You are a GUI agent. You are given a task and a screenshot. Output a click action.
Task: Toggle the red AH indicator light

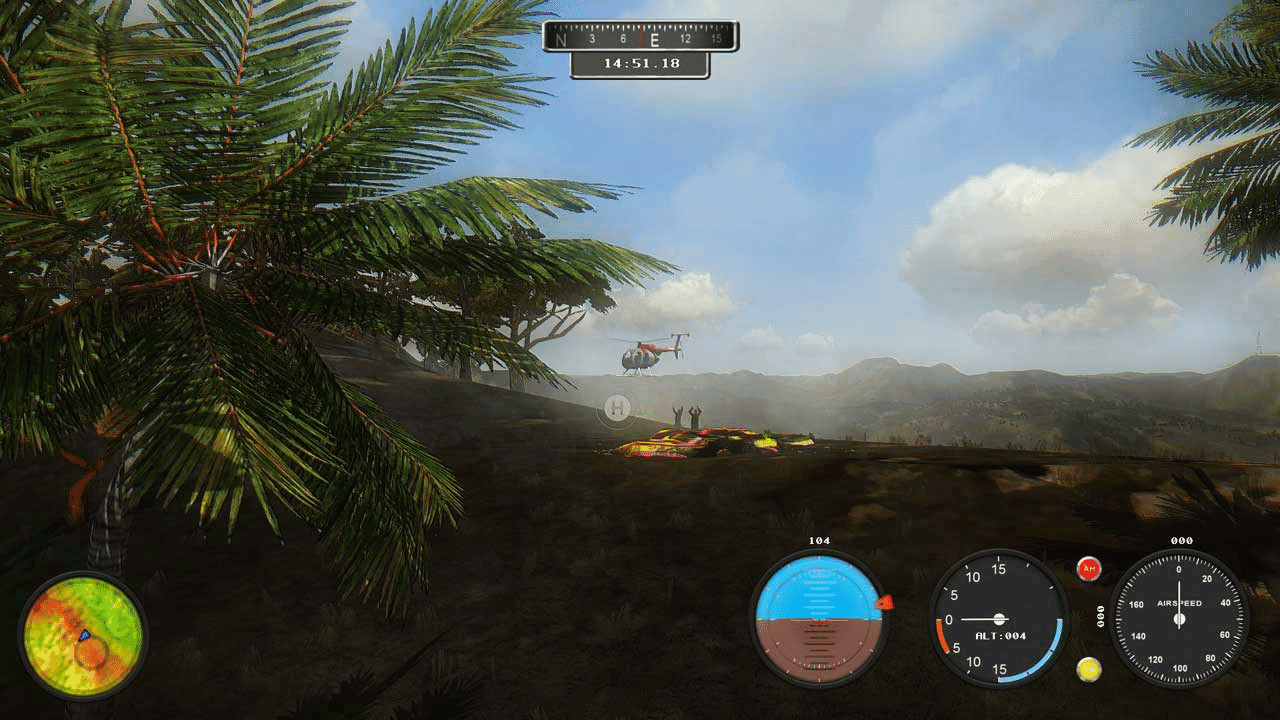(1089, 569)
